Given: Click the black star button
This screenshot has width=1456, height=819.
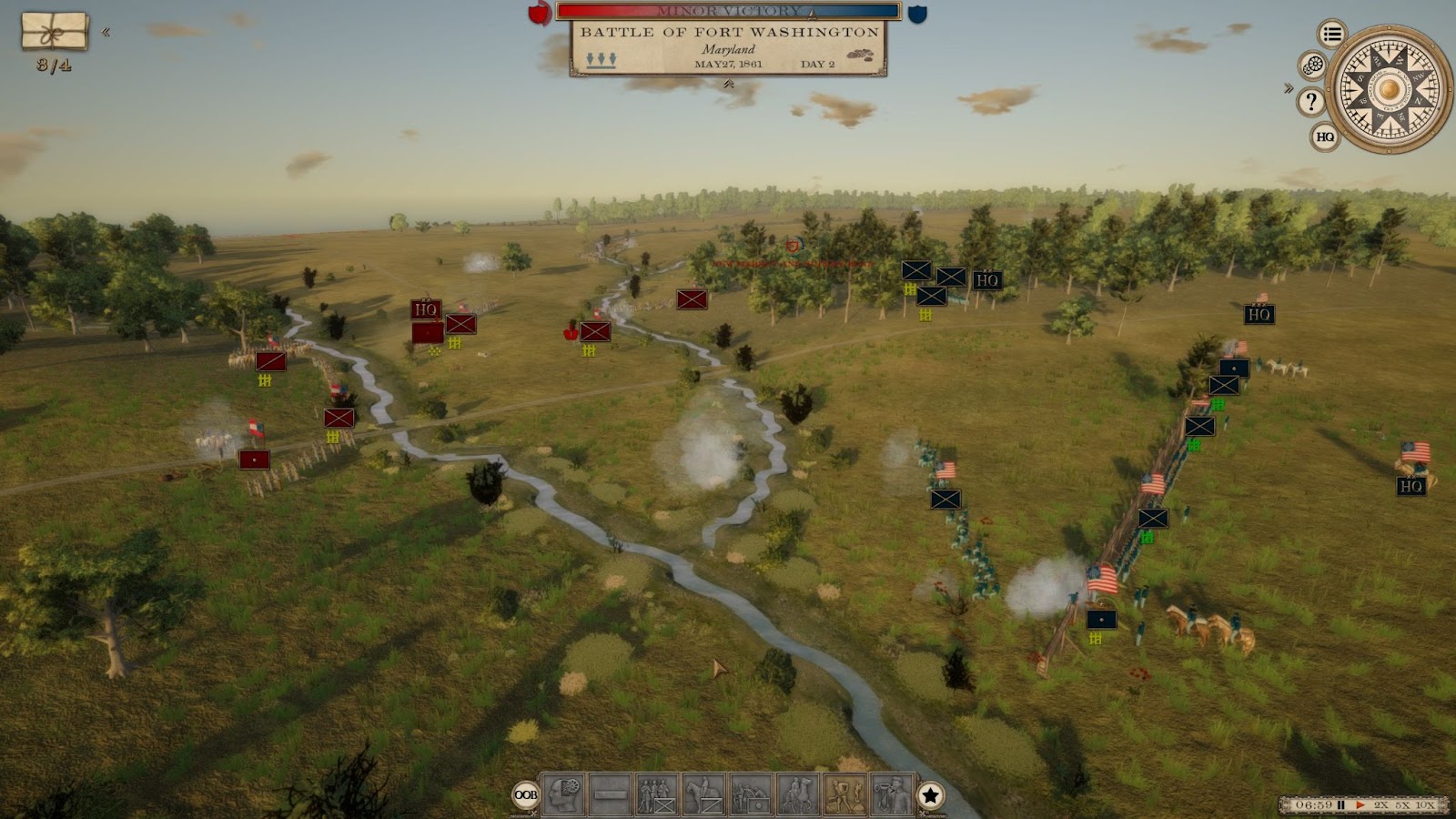Looking at the screenshot, I should click(930, 795).
